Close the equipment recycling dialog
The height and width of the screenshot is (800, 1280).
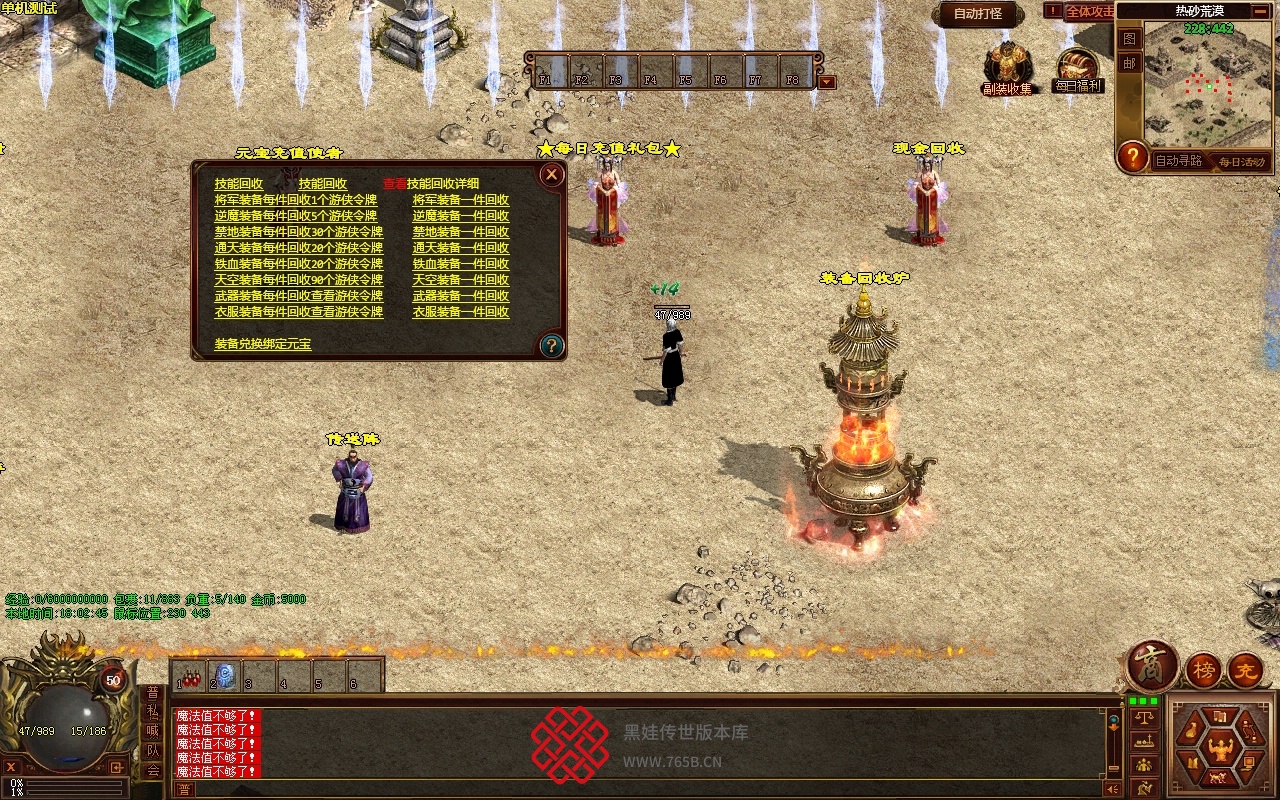551,175
